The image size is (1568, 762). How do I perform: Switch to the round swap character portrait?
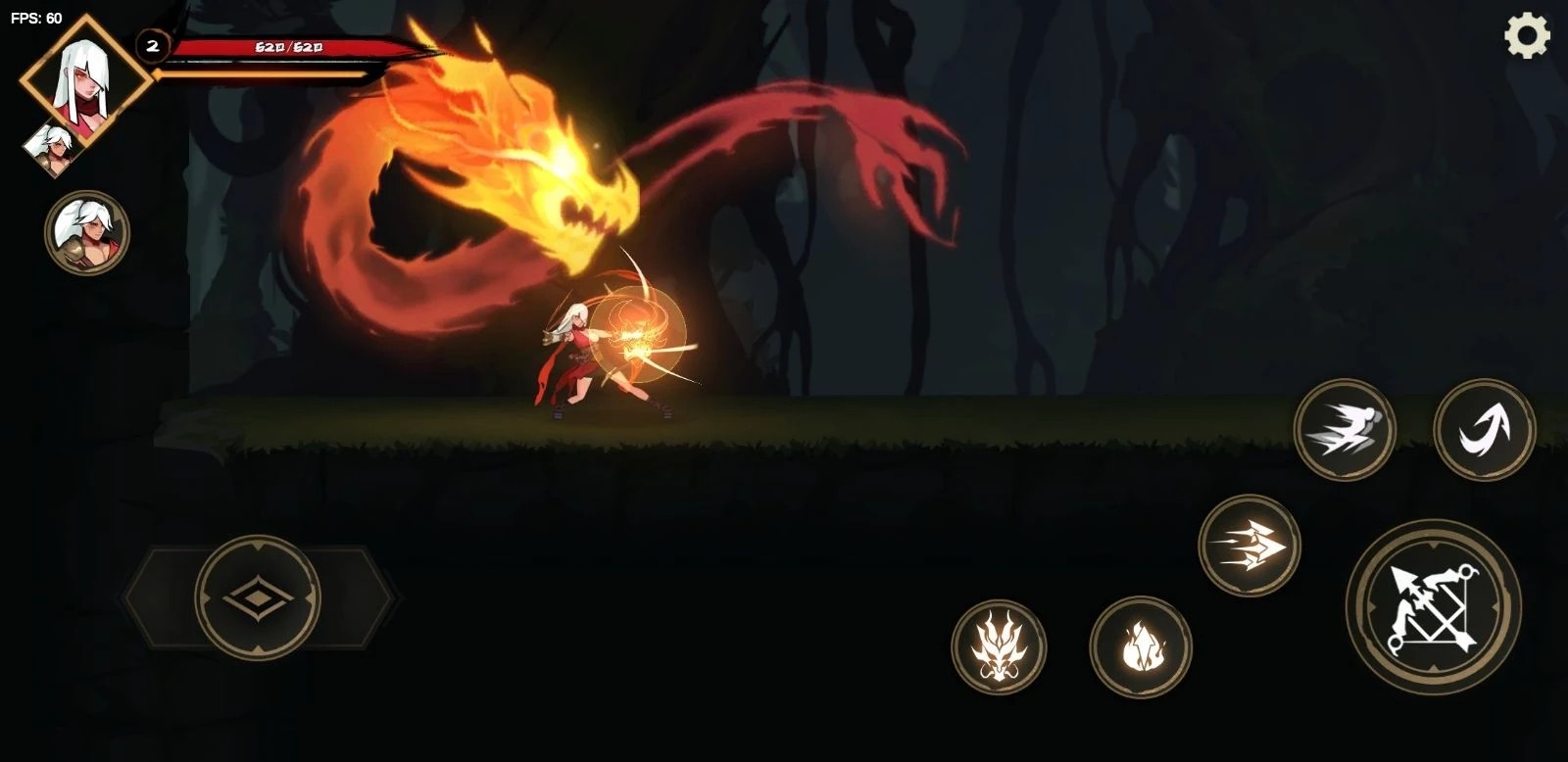(87, 232)
